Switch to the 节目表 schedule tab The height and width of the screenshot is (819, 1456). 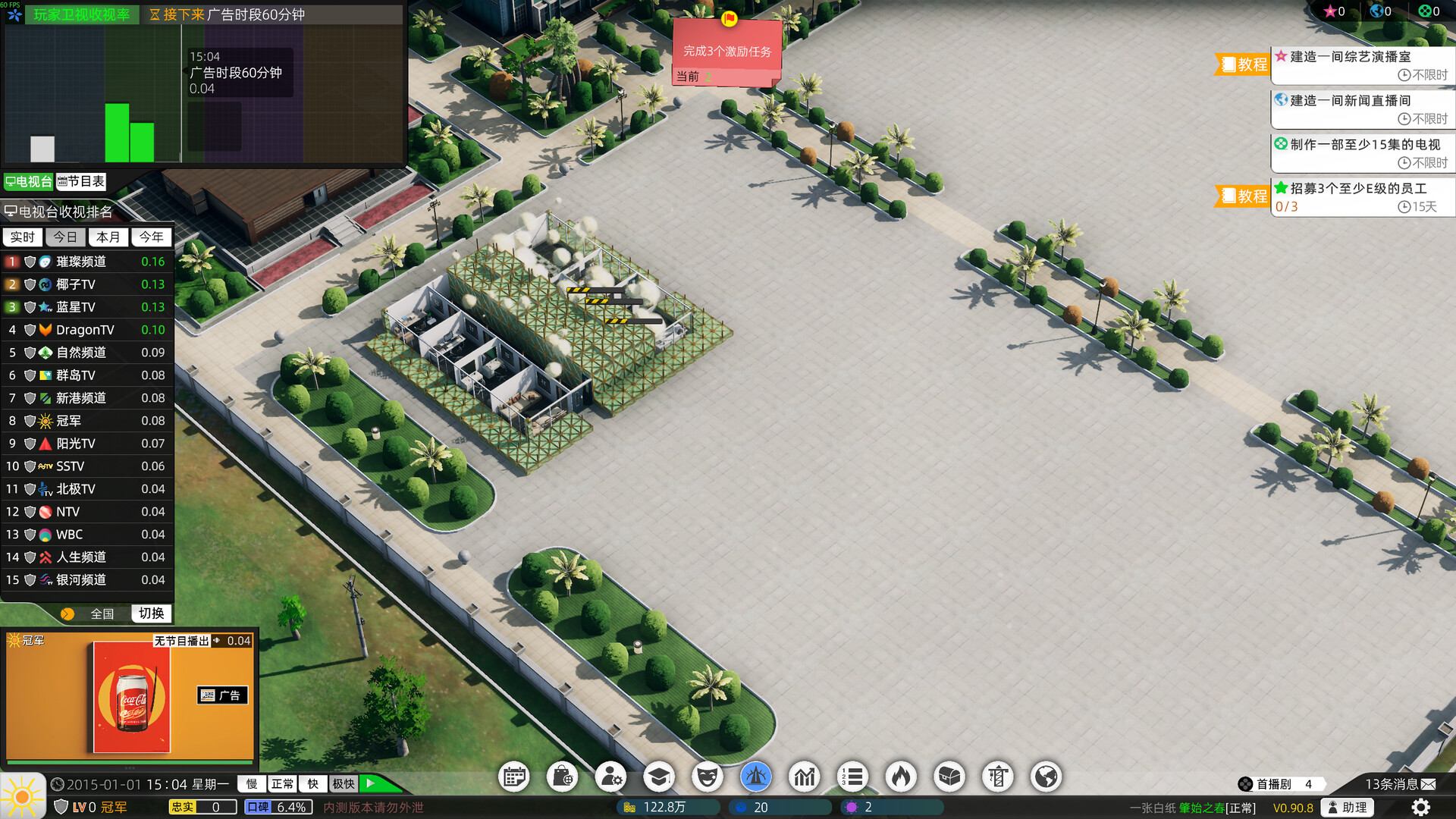[x=81, y=182]
